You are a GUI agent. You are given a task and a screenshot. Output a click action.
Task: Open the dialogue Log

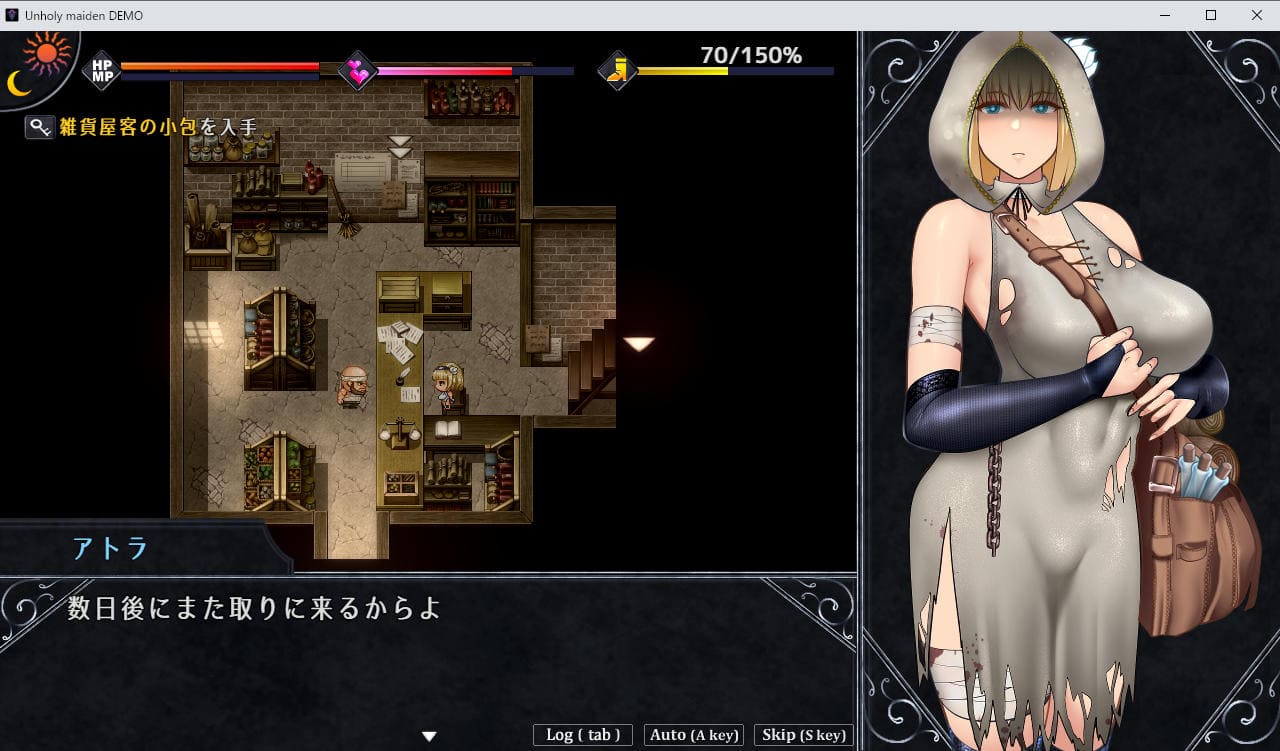click(583, 735)
